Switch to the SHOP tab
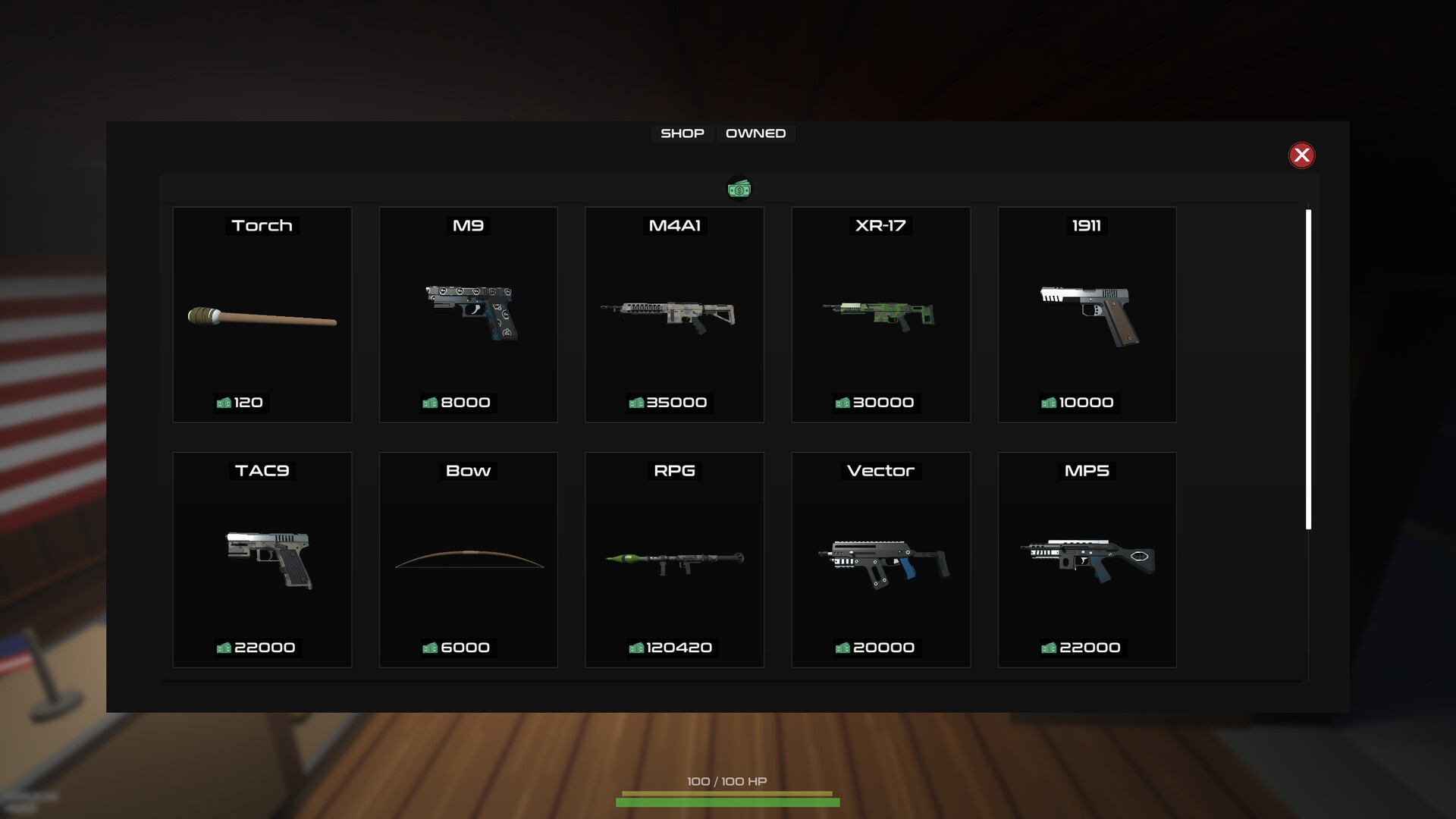The width and height of the screenshot is (1456, 819). [682, 133]
